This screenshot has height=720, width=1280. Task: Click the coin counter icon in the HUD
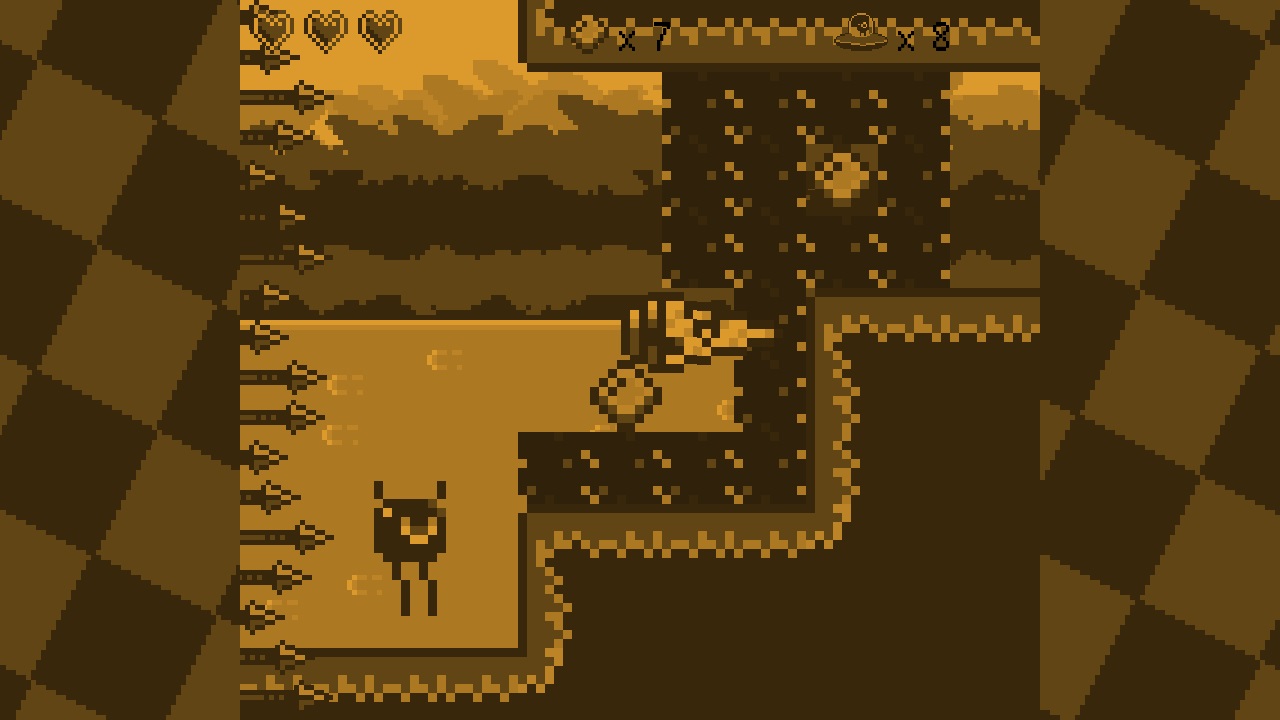tap(588, 30)
